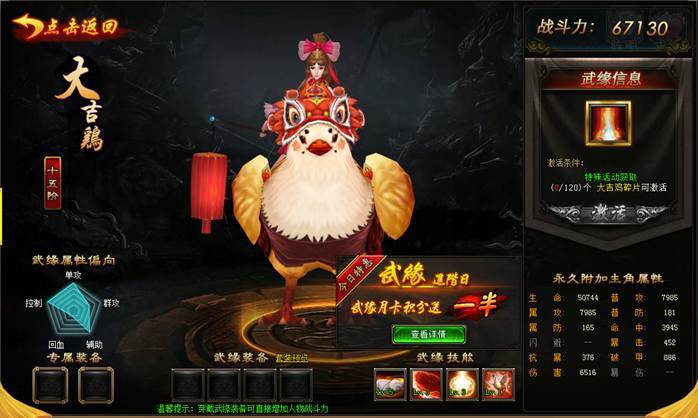This screenshot has width=698, height=418.
Task: Open the 套装预览 set preview link
Action: 291,358
